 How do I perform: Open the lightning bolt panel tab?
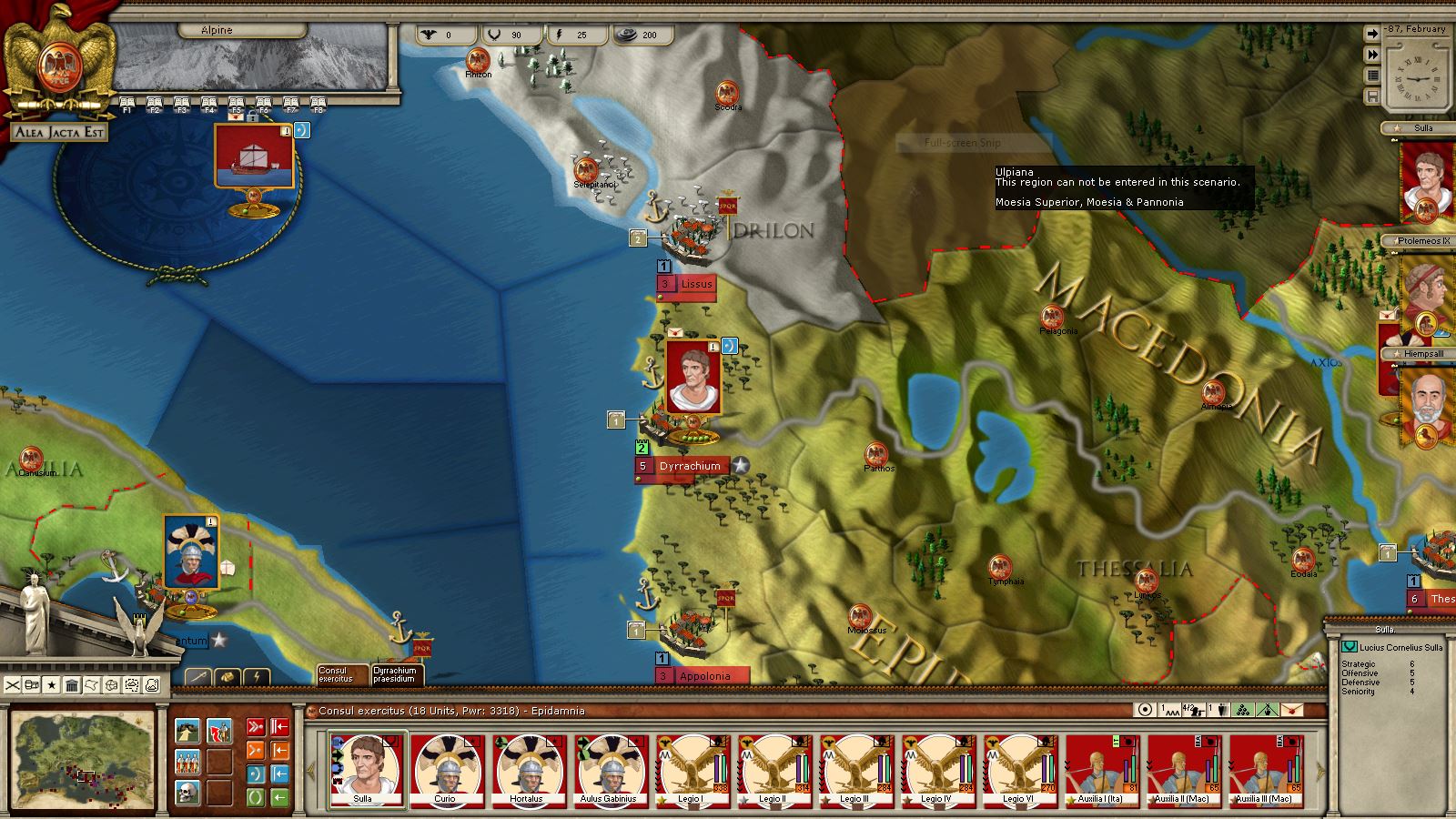(258, 677)
